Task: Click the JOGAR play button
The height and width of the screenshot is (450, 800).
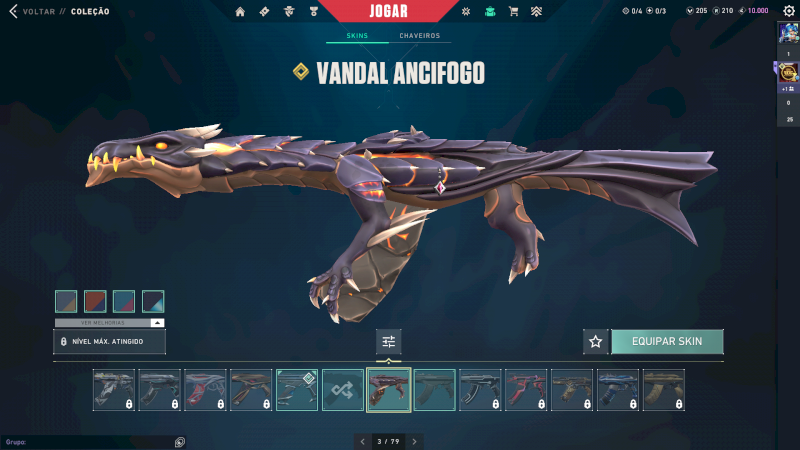Action: pos(389,11)
